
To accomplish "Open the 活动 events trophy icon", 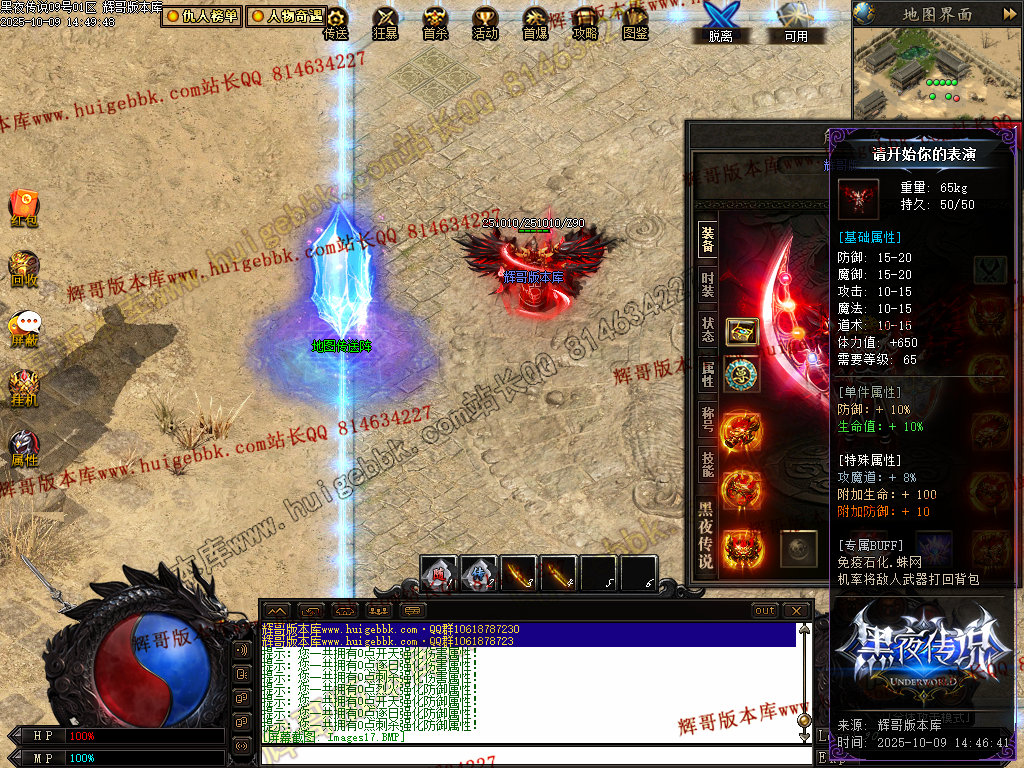I will 485,22.
